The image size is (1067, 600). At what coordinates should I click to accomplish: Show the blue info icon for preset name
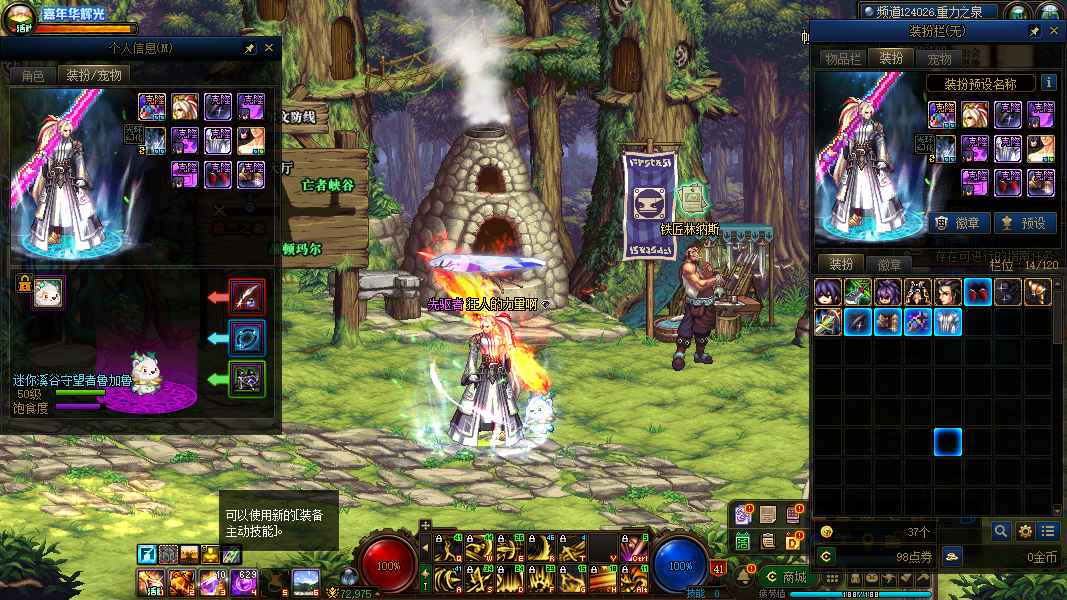point(1048,83)
